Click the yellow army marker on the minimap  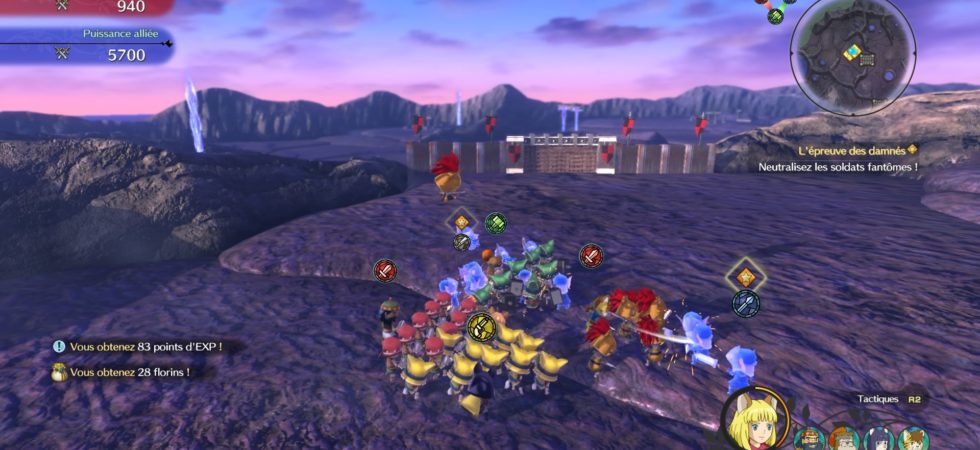[x=851, y=52]
